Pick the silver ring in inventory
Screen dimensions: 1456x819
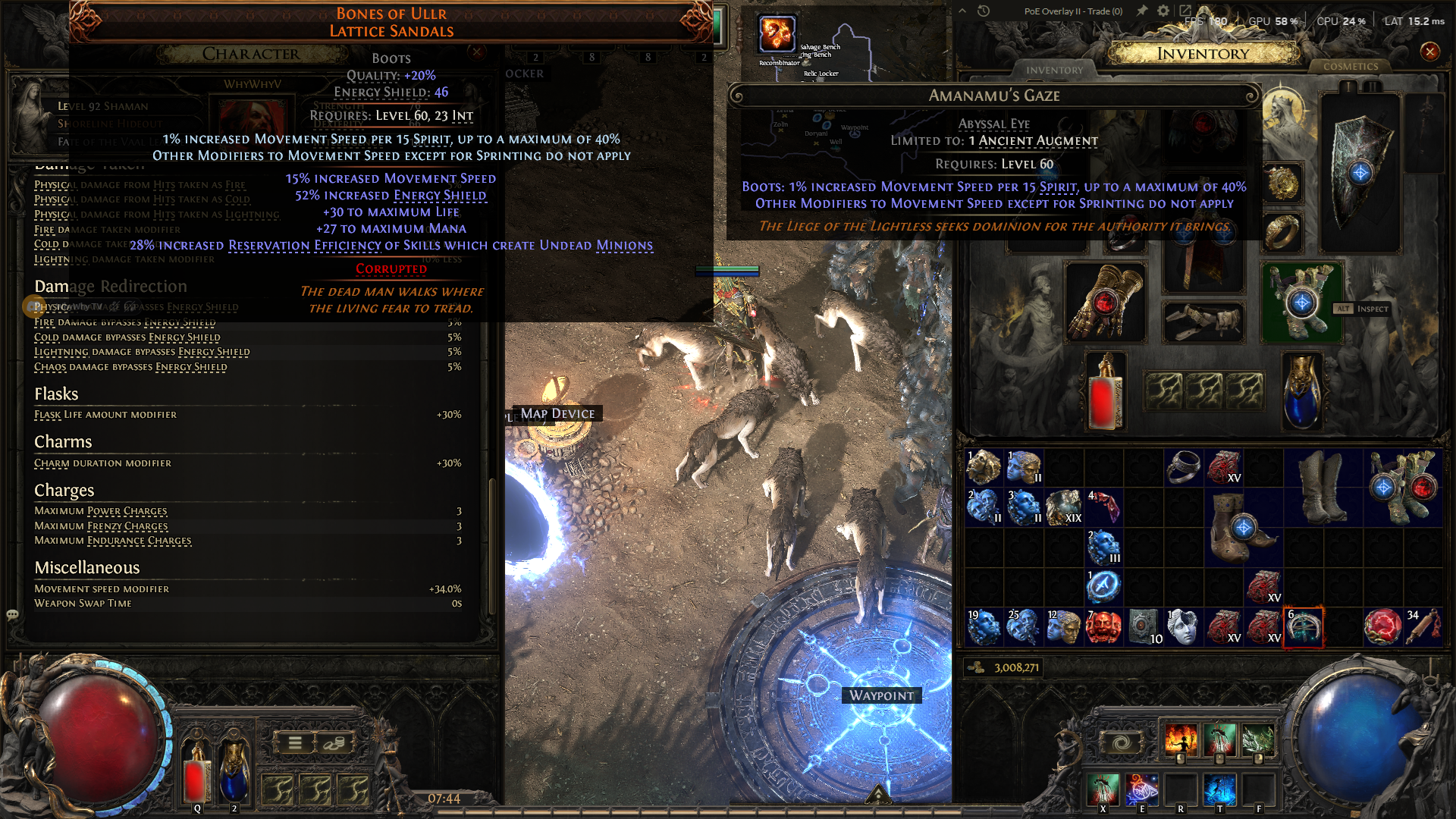(x=1183, y=467)
